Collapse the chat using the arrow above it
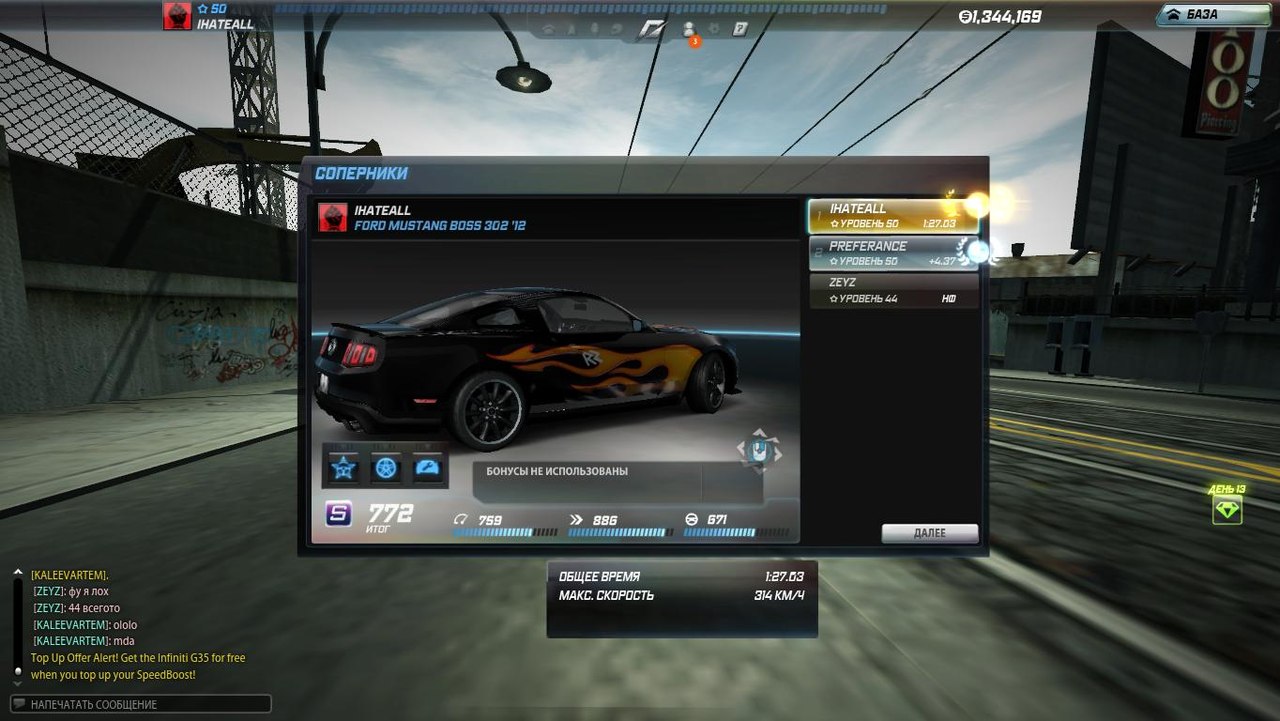Screen dimensions: 1280x721 [x=17, y=573]
